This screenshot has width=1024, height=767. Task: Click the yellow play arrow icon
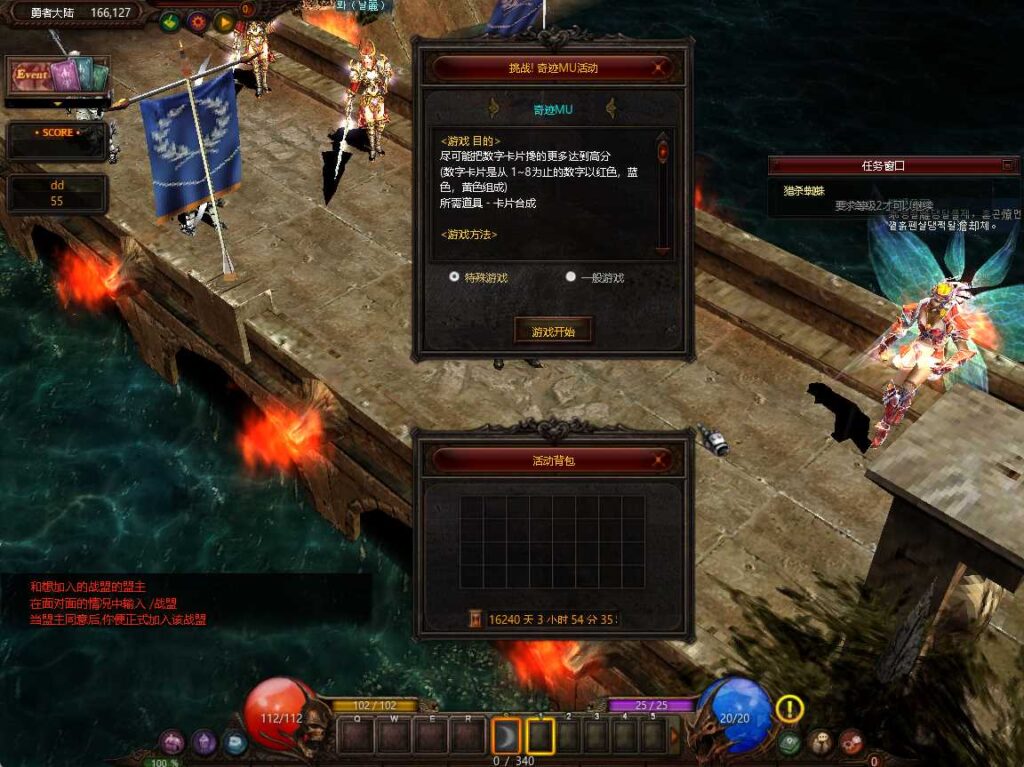pos(224,21)
